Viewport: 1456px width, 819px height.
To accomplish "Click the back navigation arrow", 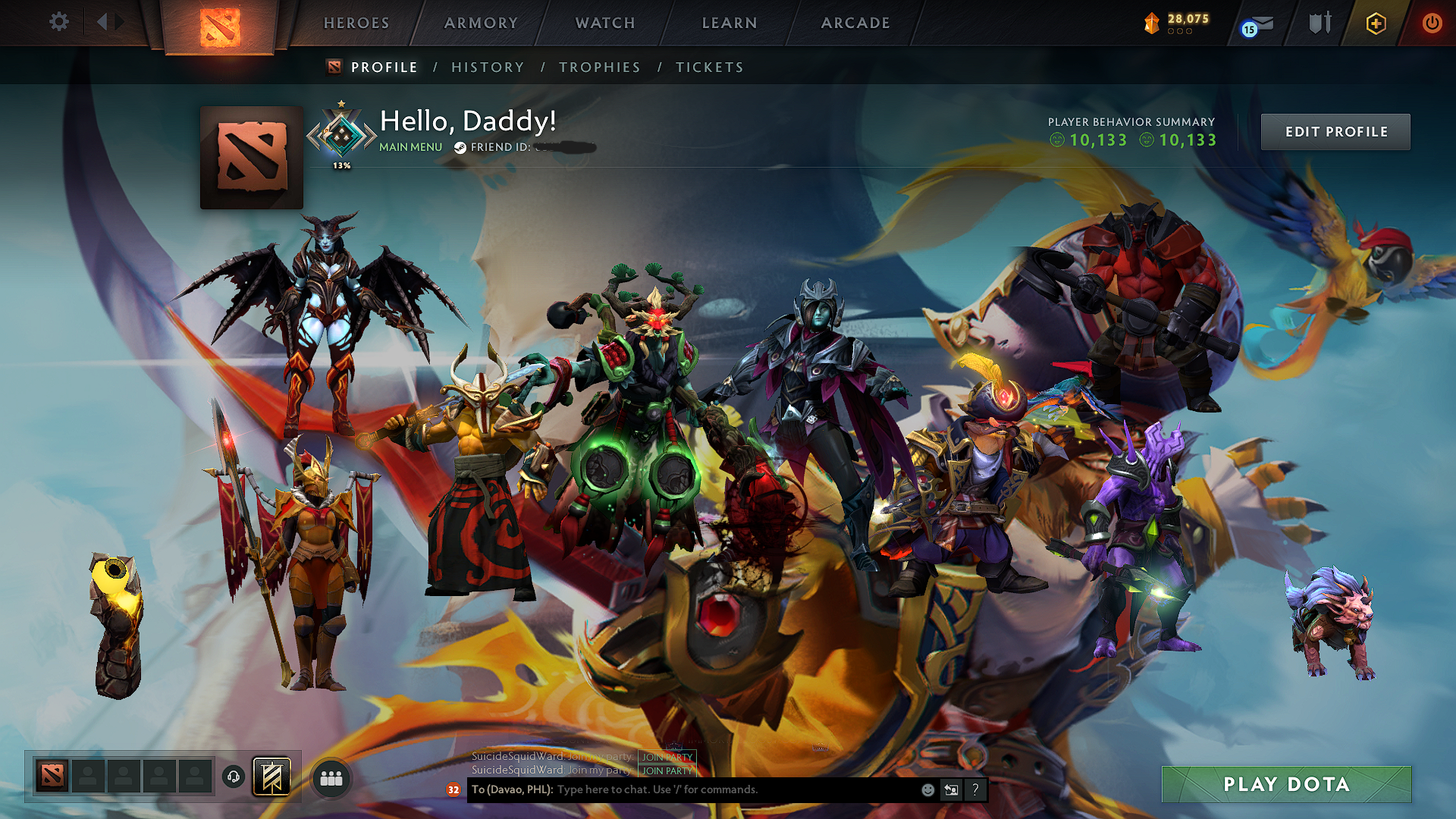I will pos(102,22).
